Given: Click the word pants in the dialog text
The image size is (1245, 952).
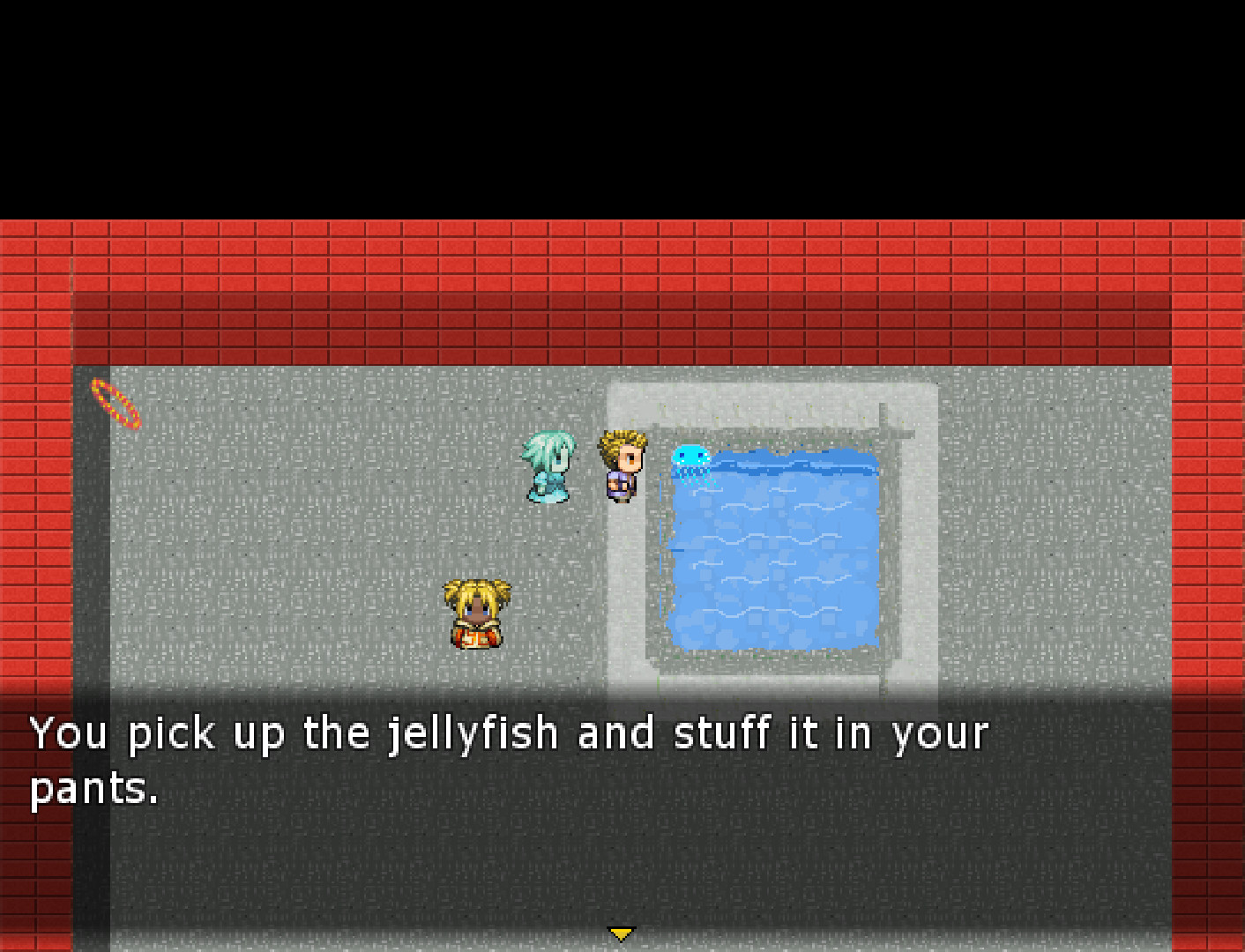Looking at the screenshot, I should 88,789.
